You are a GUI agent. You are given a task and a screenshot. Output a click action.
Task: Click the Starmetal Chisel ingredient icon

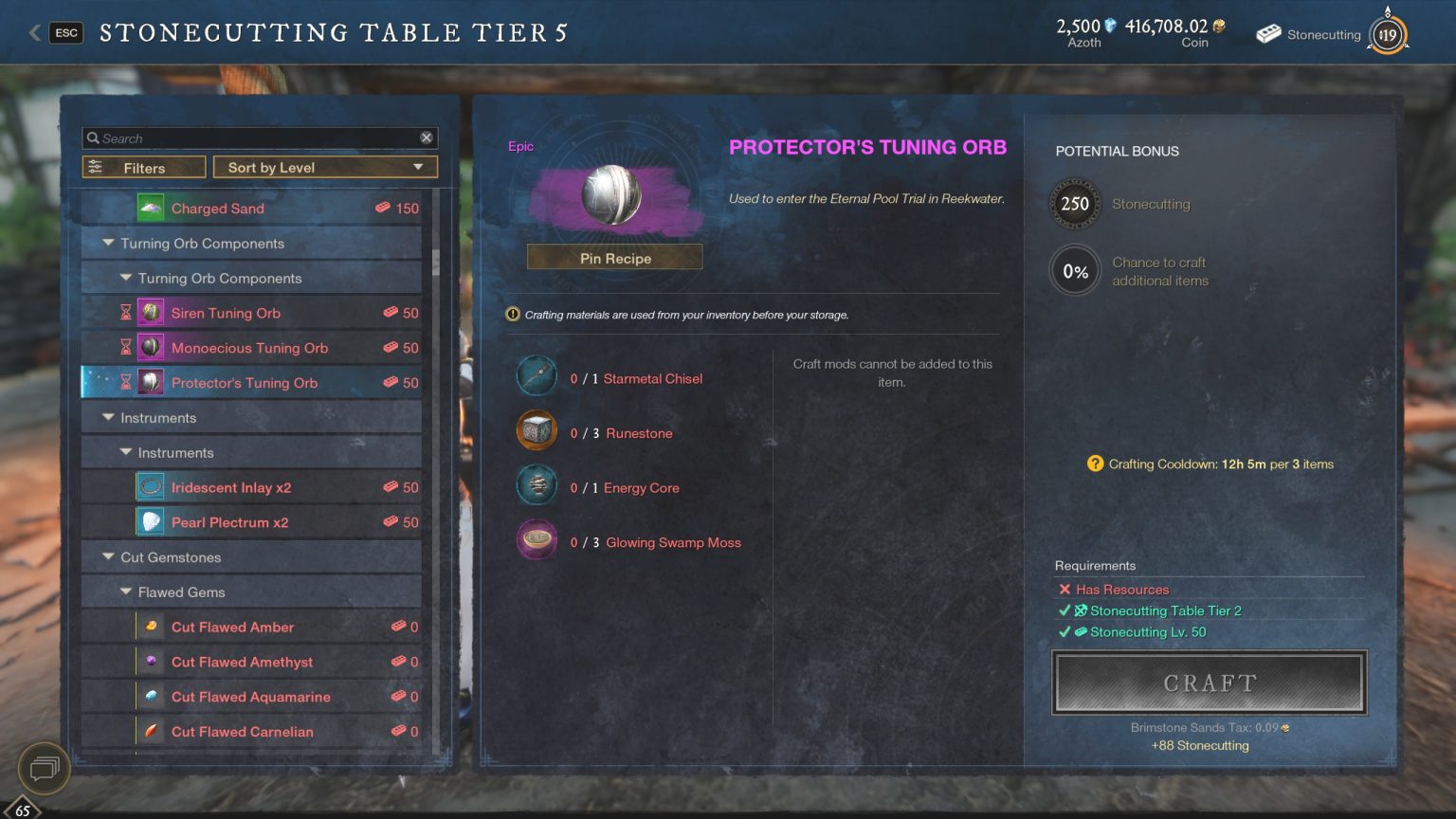point(536,375)
